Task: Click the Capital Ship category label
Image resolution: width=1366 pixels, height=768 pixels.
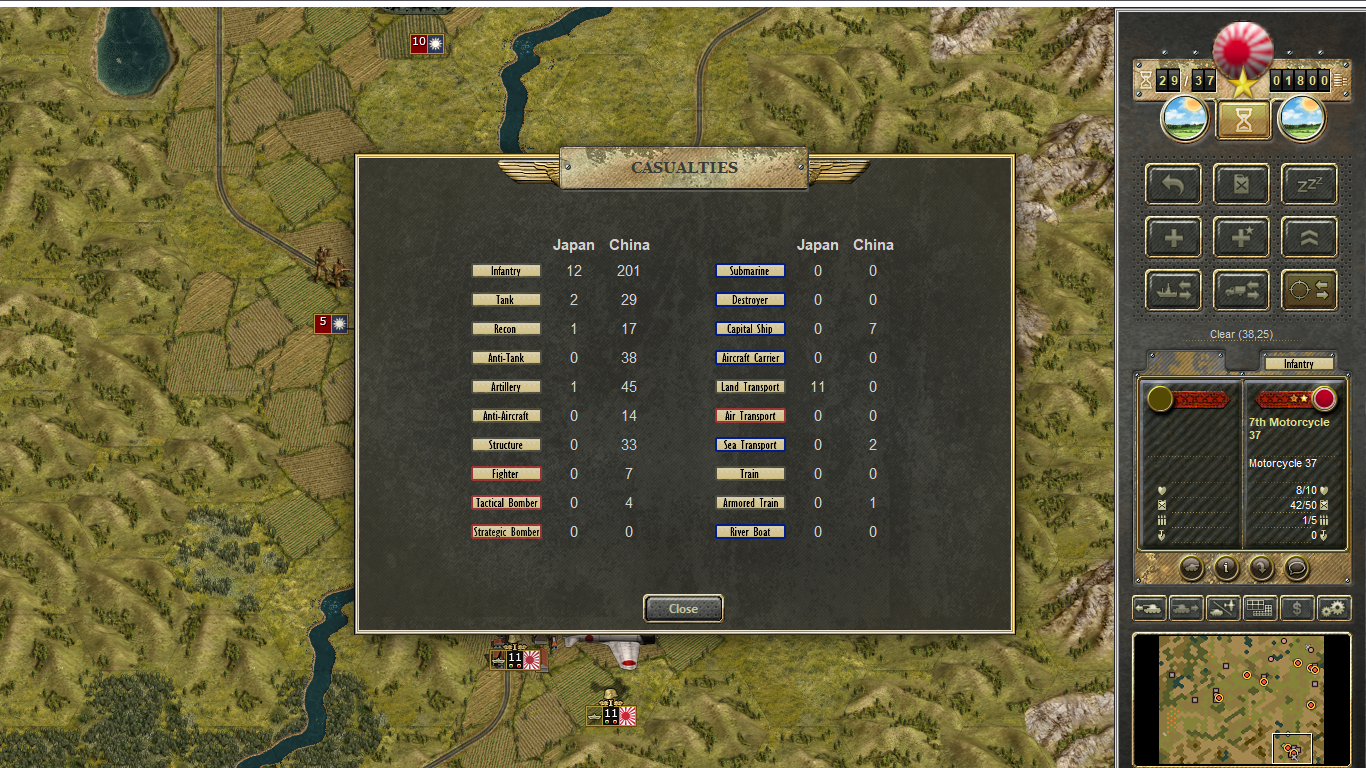Action: coord(750,329)
